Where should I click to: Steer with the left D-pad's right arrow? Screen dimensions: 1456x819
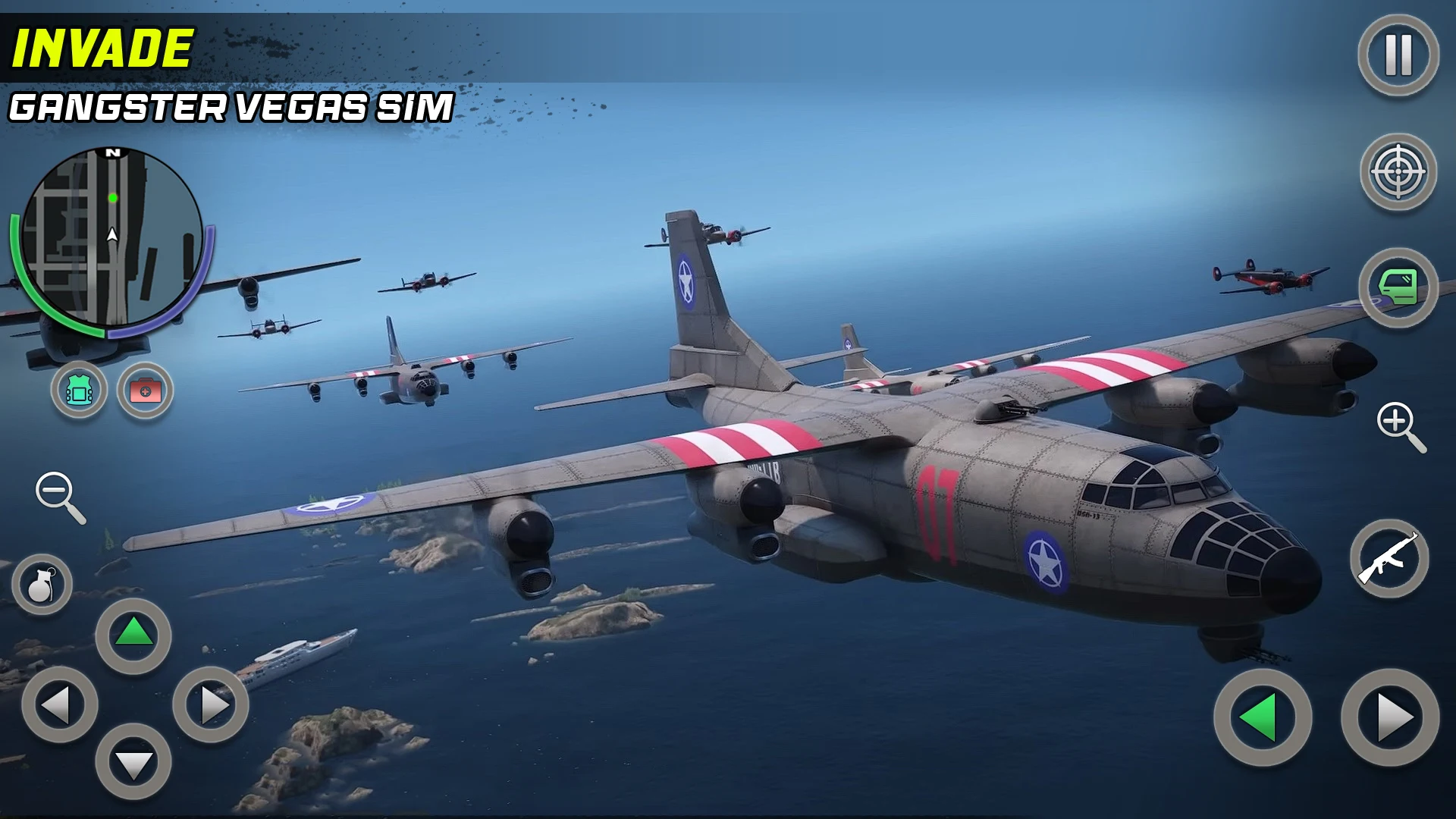211,704
